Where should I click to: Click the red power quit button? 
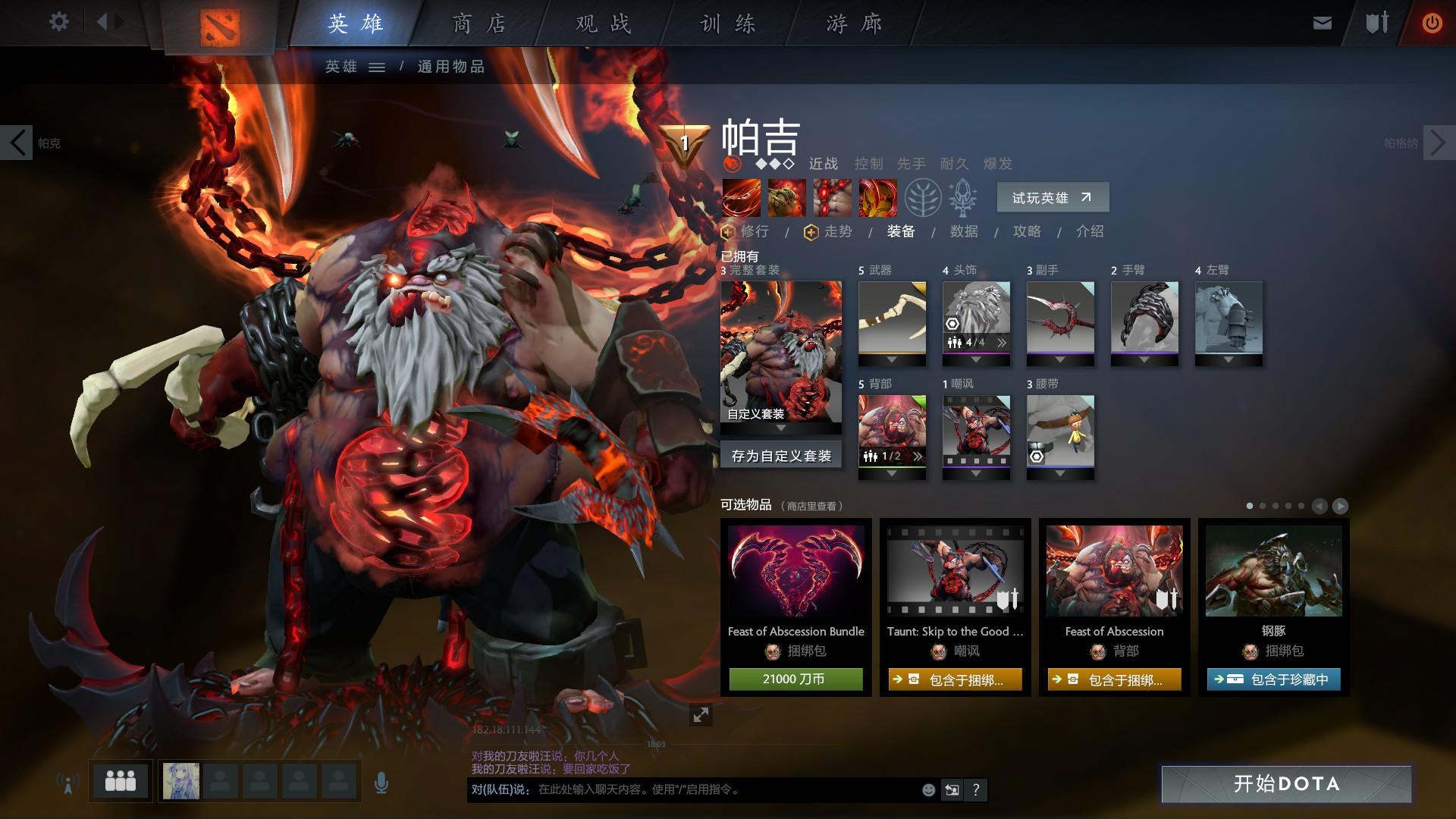point(1432,23)
